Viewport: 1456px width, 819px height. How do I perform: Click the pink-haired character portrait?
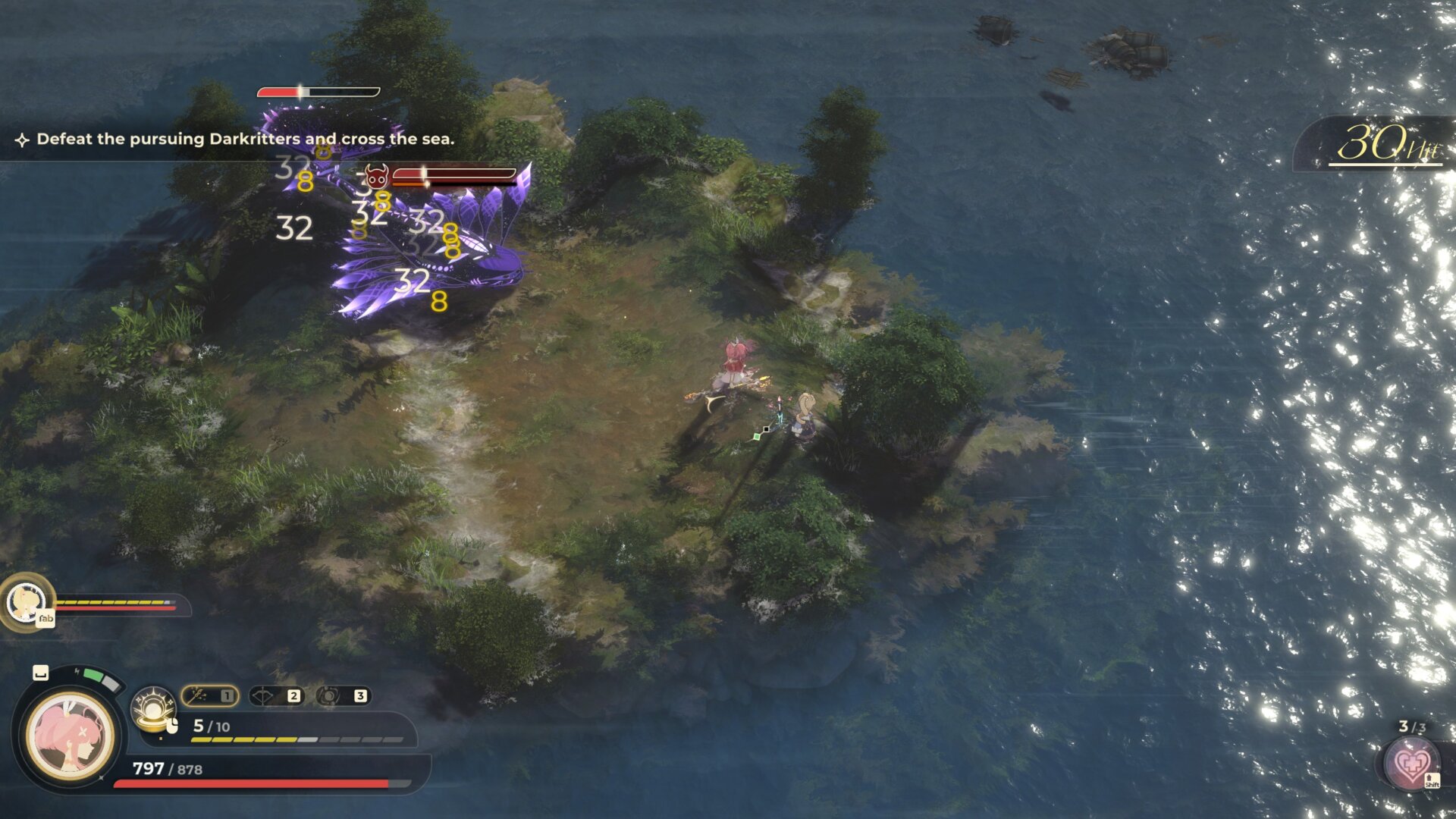tap(70, 735)
